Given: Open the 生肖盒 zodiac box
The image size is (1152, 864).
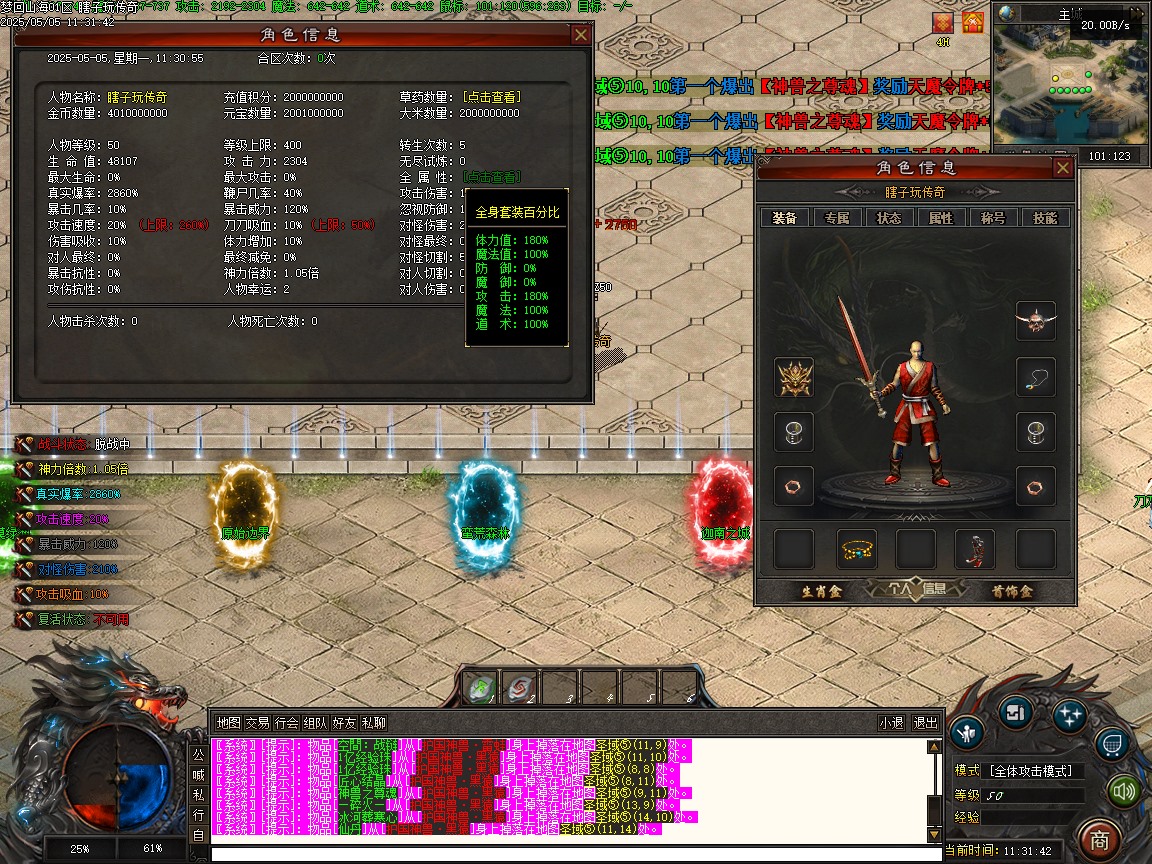Looking at the screenshot, I should coord(822,591).
